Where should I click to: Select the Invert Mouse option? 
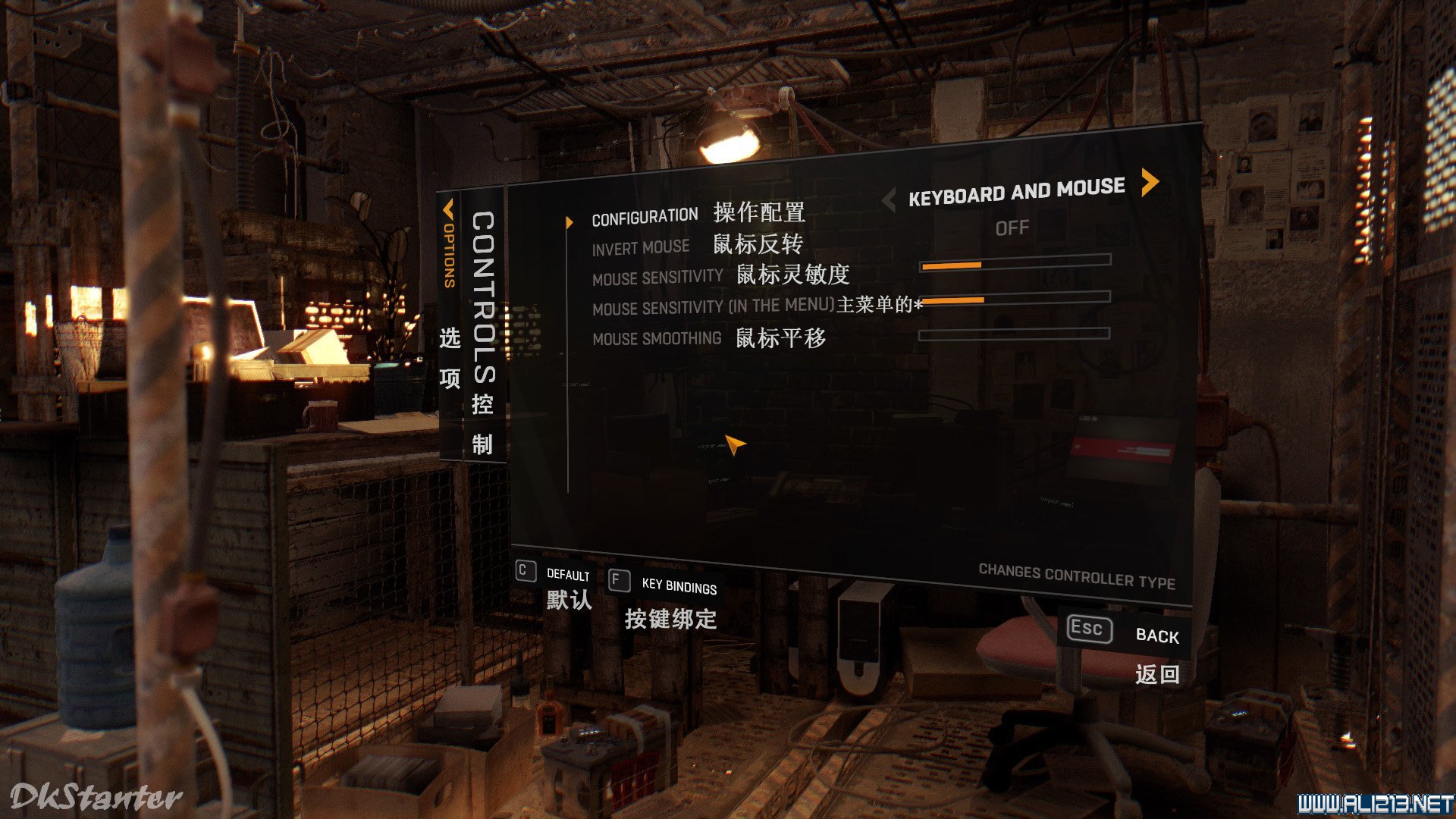point(641,248)
